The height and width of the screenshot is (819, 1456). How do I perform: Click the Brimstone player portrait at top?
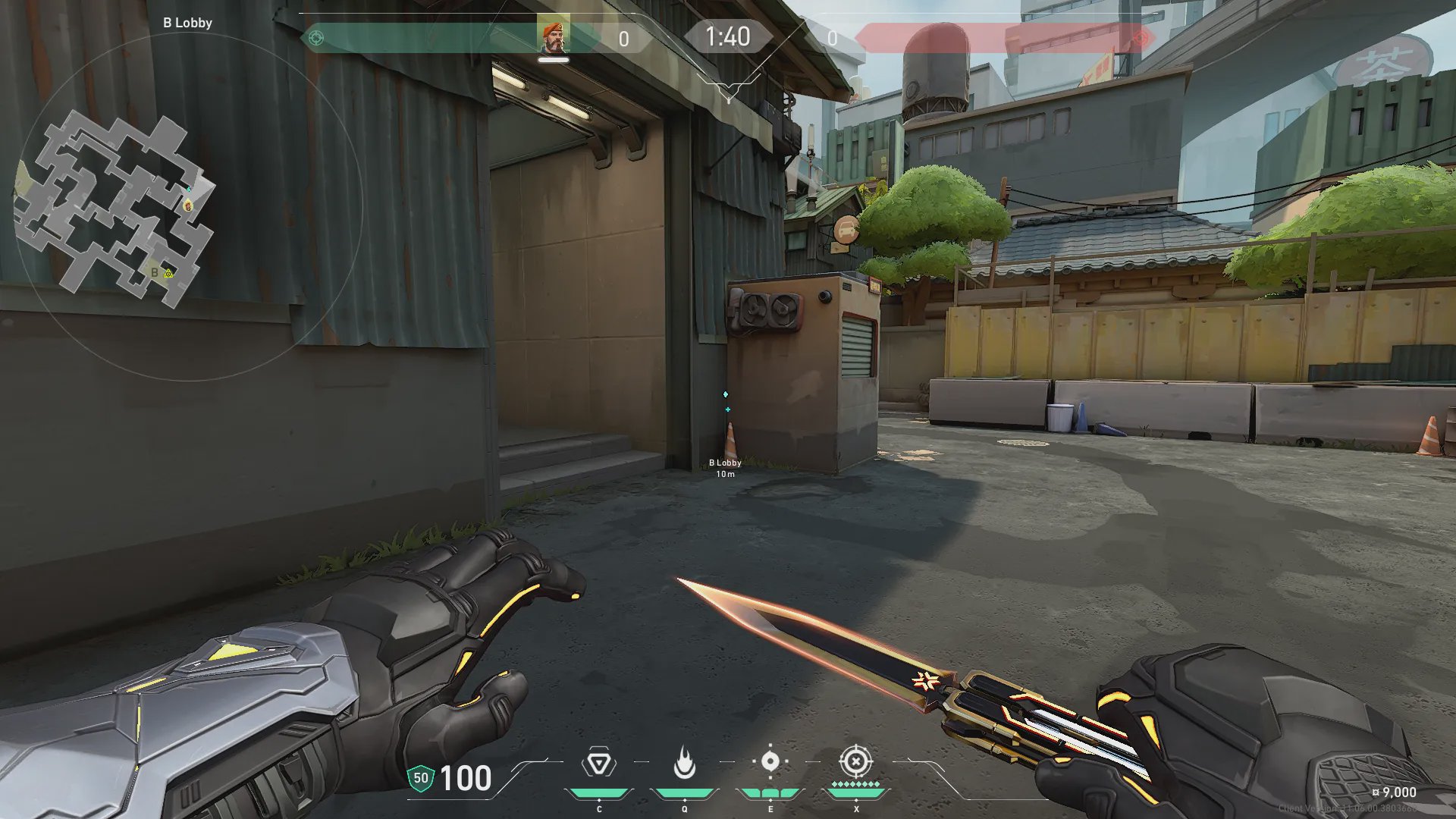click(x=553, y=36)
